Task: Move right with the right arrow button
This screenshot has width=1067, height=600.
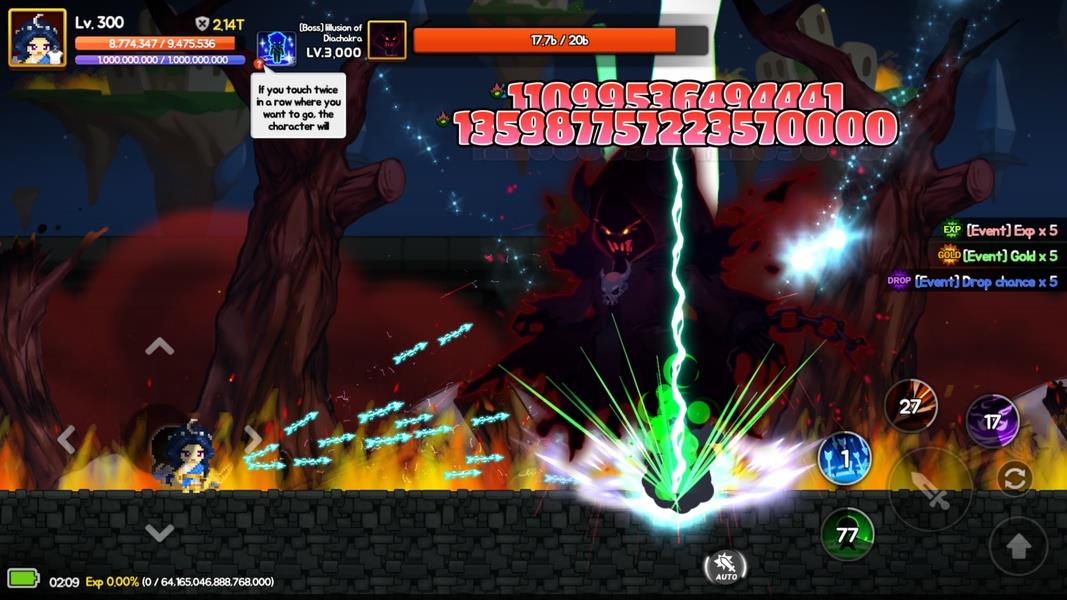Action: coord(252,439)
